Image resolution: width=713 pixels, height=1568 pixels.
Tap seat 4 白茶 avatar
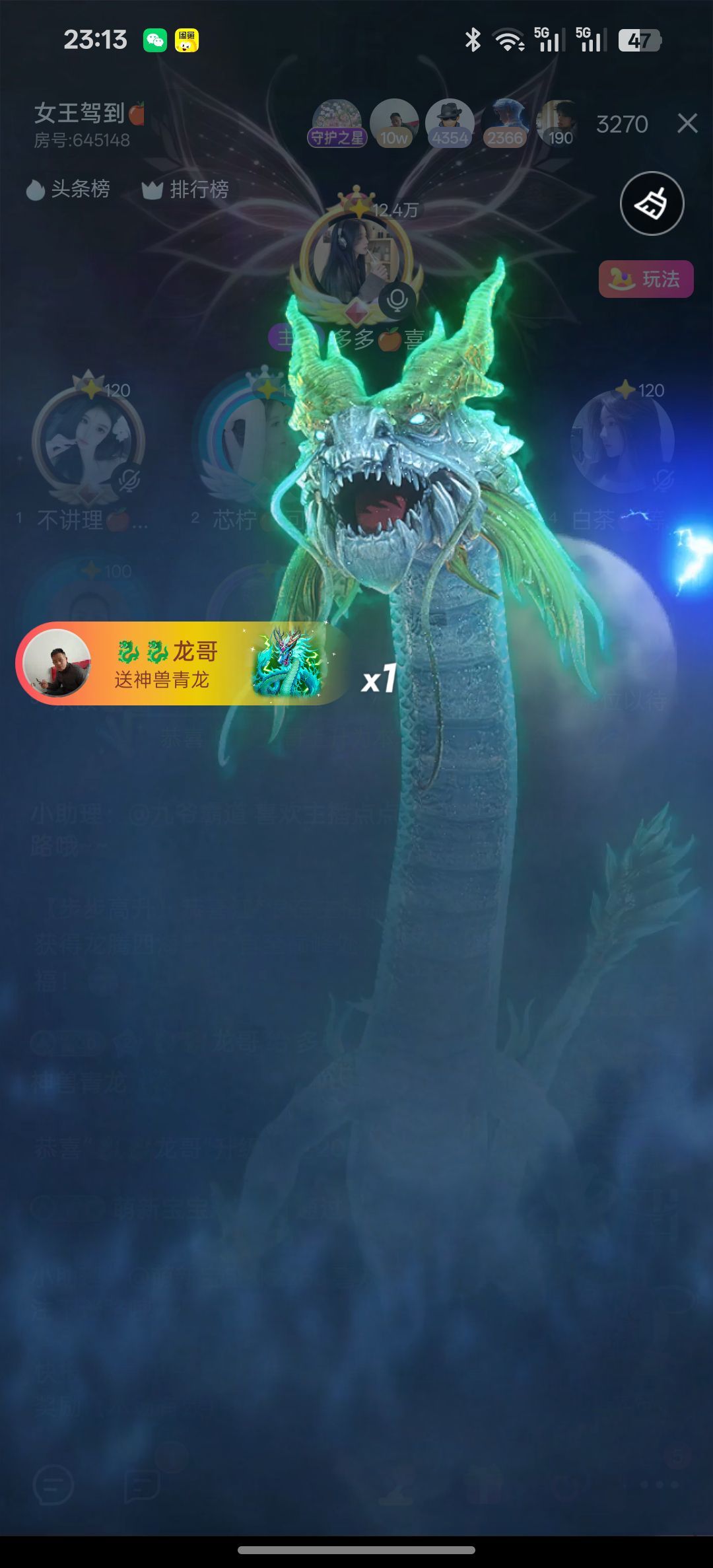click(x=622, y=441)
